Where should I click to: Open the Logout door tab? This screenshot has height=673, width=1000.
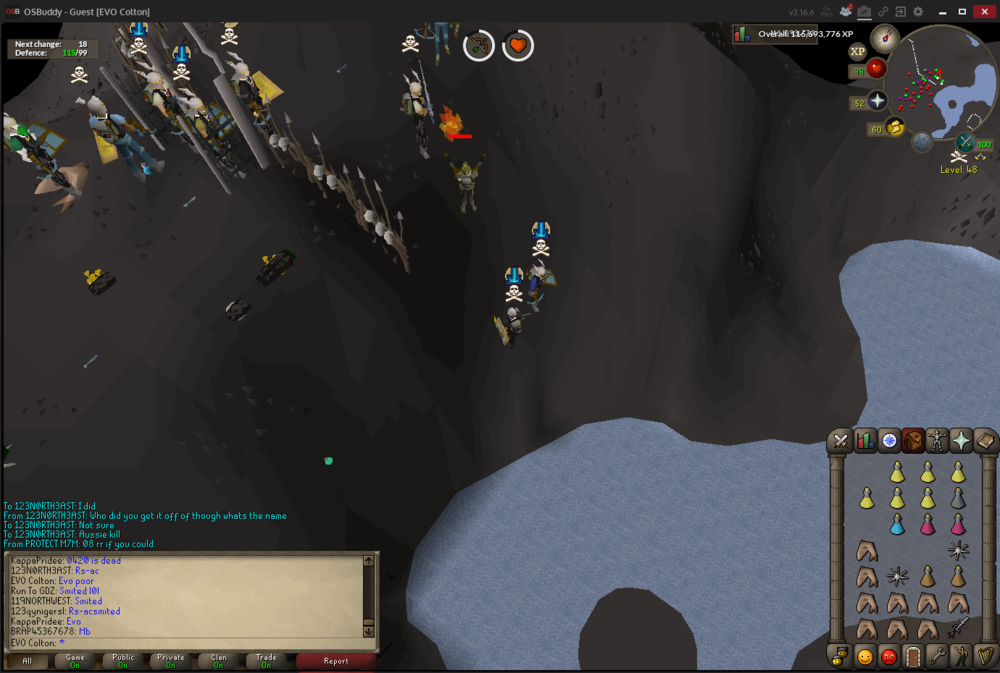tap(913, 657)
